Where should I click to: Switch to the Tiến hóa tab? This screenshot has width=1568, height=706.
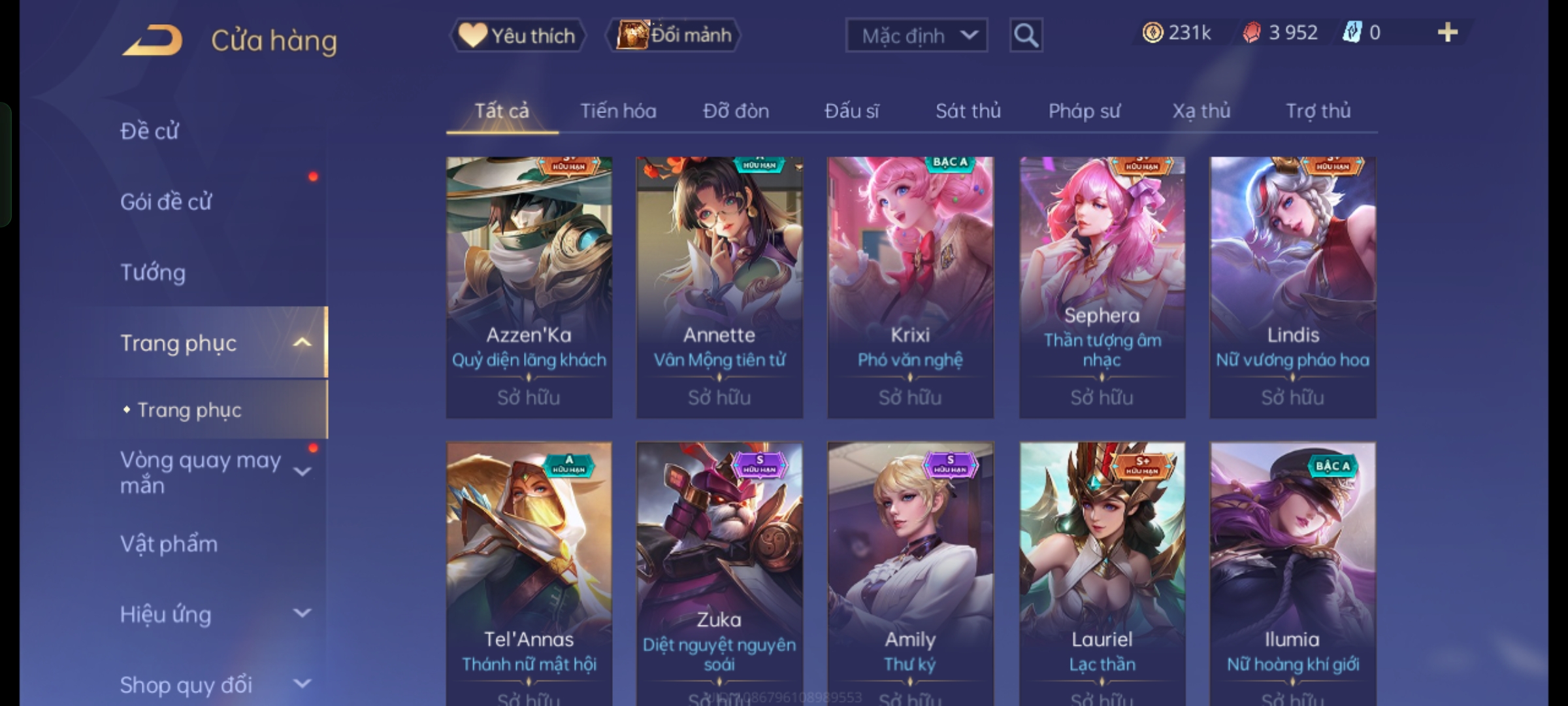point(618,111)
